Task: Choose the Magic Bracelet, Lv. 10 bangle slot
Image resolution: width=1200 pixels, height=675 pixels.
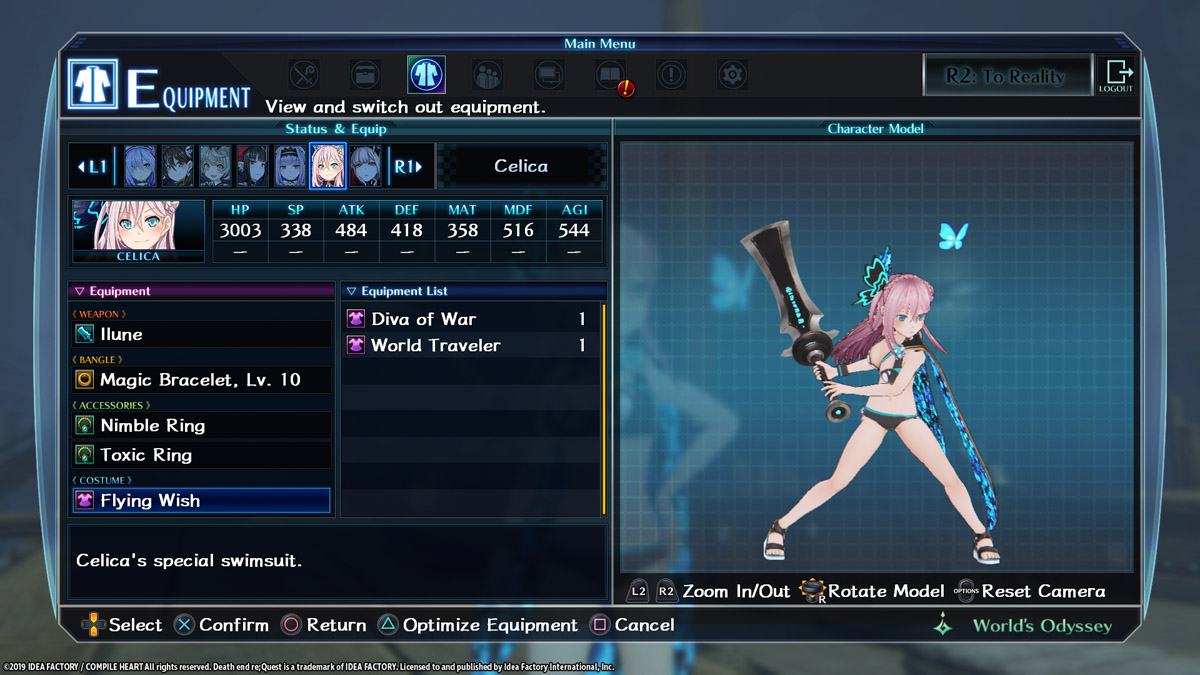Action: pyautogui.click(x=200, y=380)
